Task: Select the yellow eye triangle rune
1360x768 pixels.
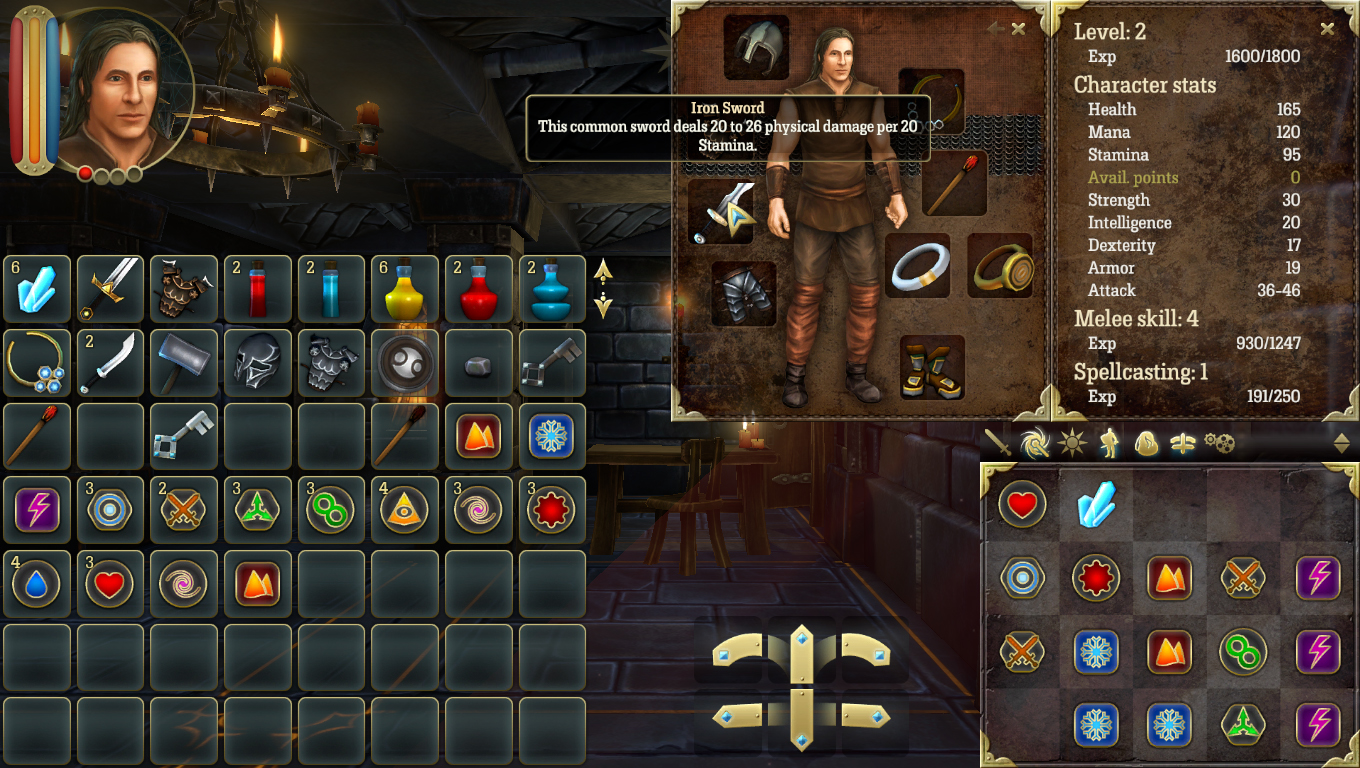Action: (406, 510)
